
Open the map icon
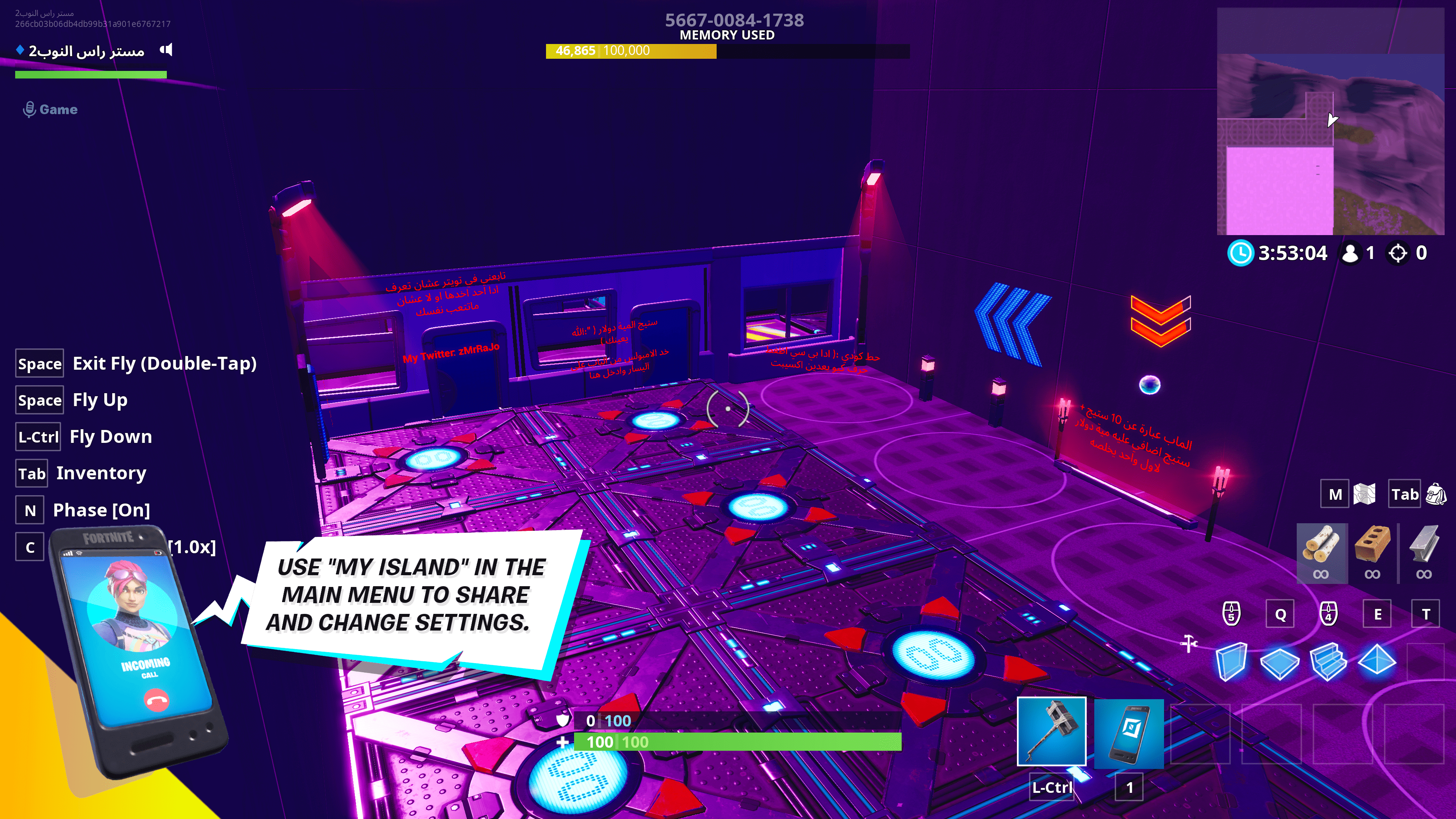click(1365, 494)
